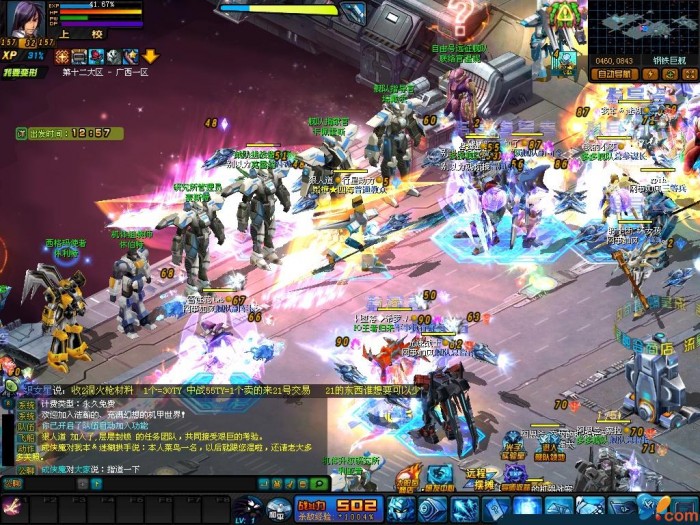Click the 自动导航 auto-navigation button

point(615,74)
